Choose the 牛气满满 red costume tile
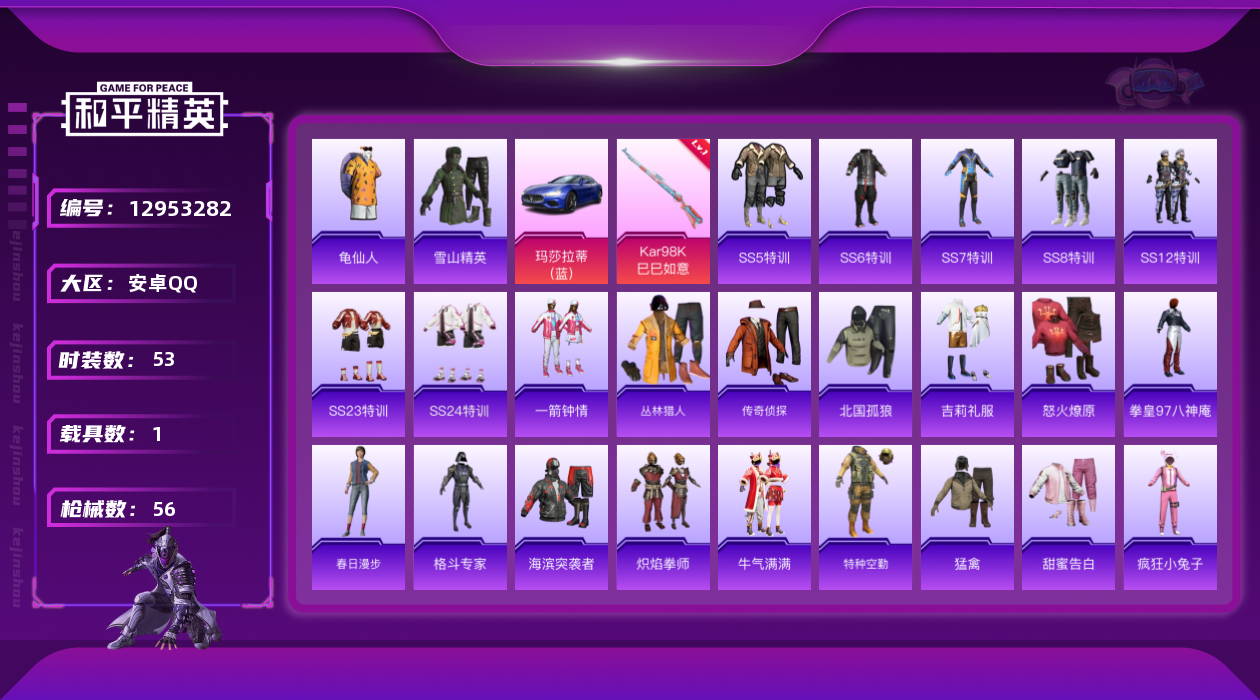The height and width of the screenshot is (700, 1260). pyautogui.click(x=764, y=517)
